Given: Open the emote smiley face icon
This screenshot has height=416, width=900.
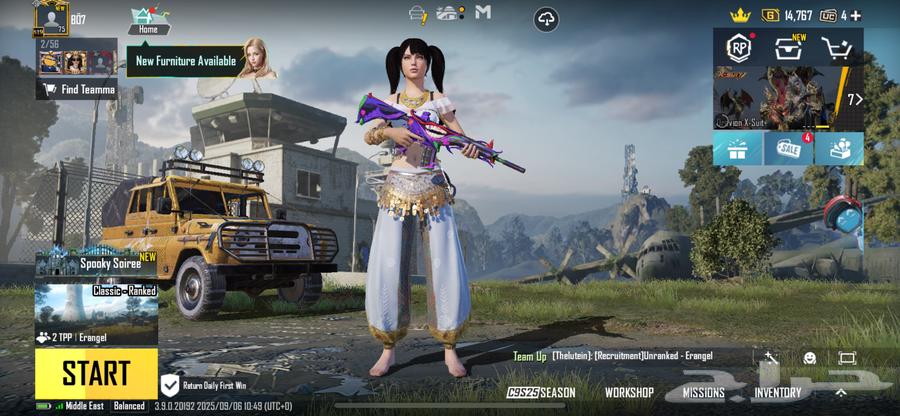Looking at the screenshot, I should 809,357.
